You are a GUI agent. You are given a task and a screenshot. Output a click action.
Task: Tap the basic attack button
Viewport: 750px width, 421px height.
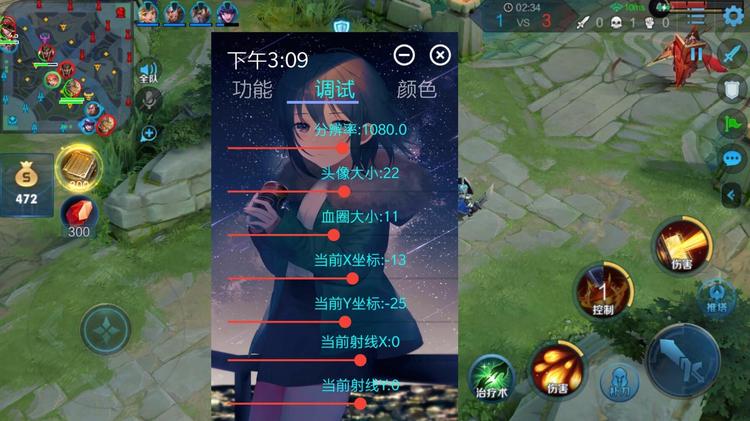pyautogui.click(x=684, y=360)
